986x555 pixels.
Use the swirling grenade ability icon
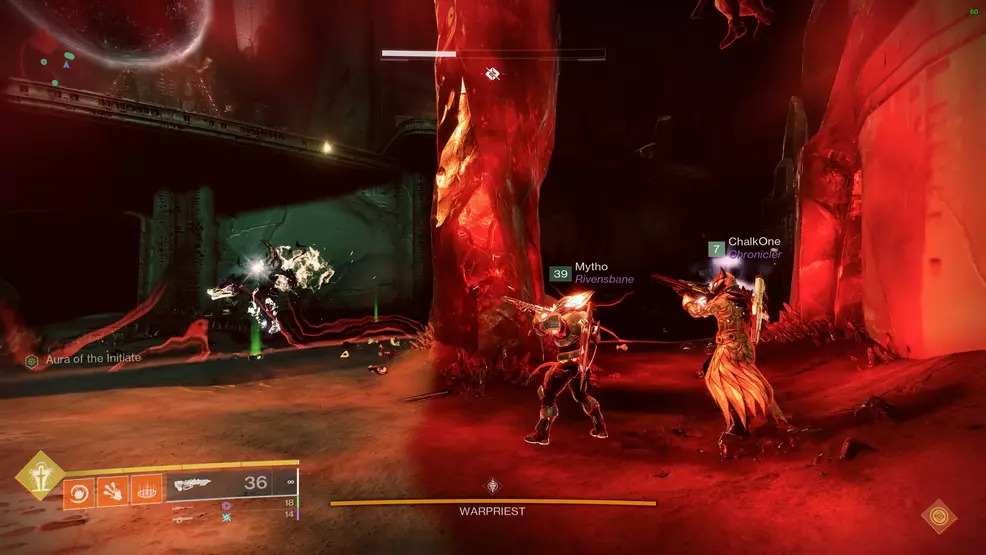(80, 490)
